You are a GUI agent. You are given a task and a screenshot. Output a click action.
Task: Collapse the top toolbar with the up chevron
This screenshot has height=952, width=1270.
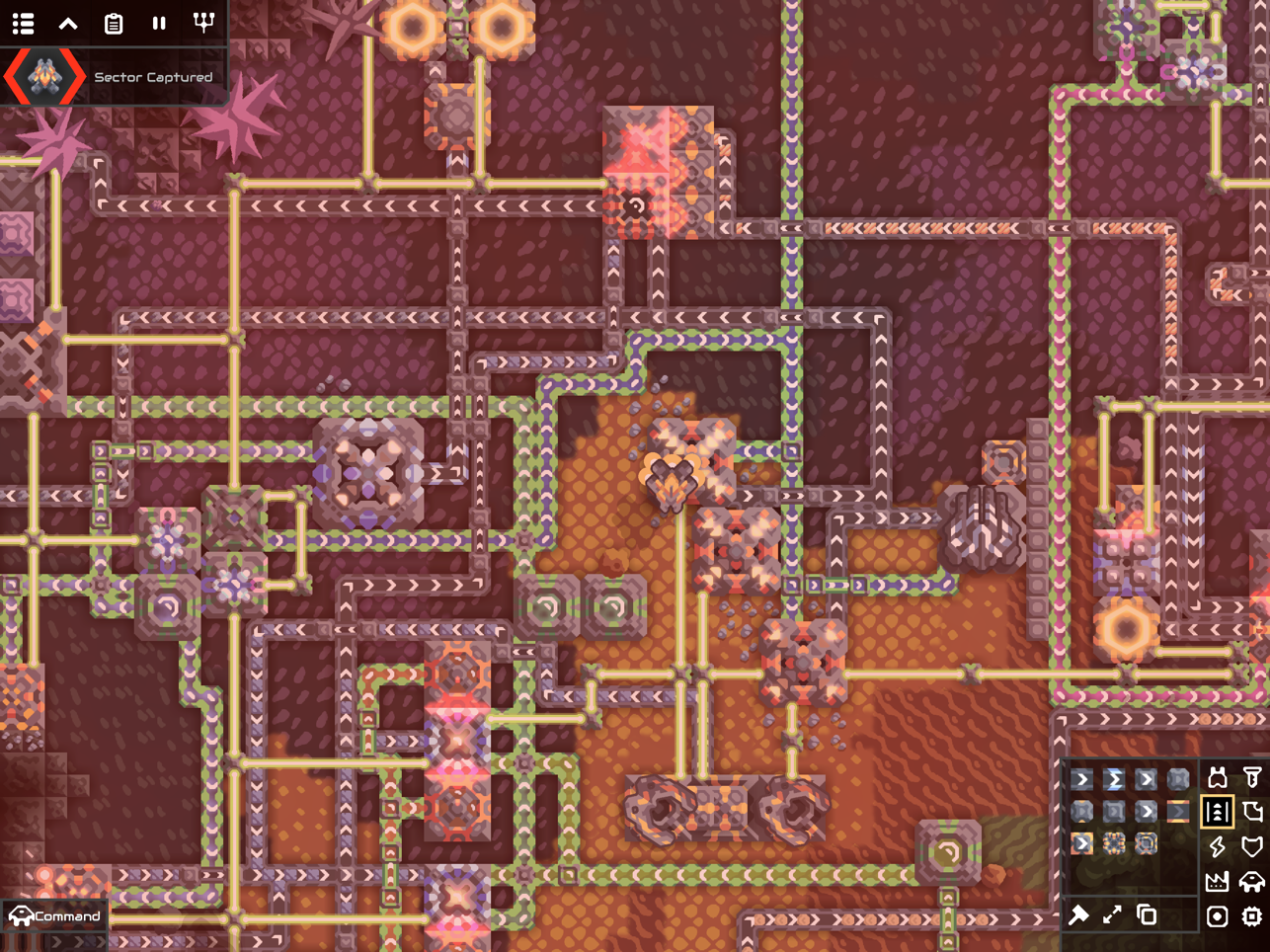68,23
